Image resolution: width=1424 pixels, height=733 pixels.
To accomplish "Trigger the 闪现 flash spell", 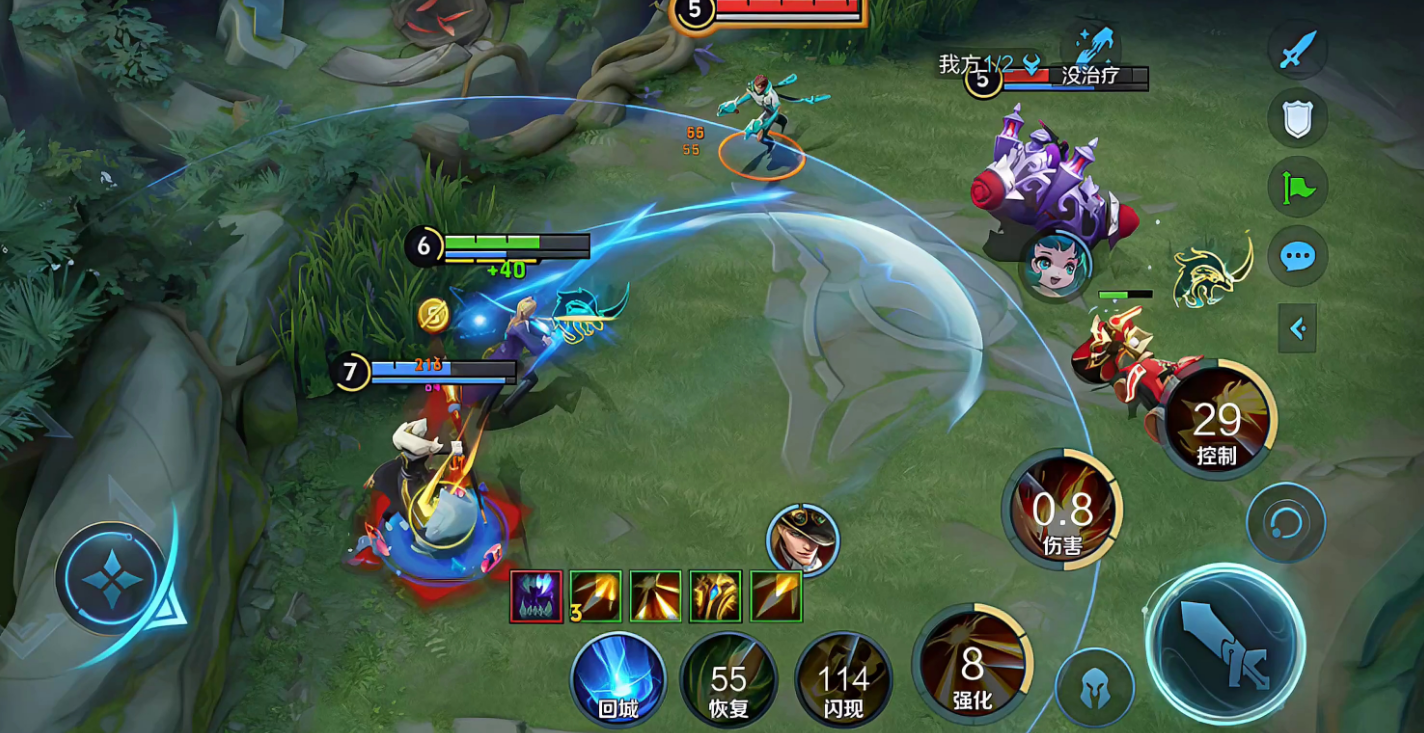I will (x=843, y=680).
